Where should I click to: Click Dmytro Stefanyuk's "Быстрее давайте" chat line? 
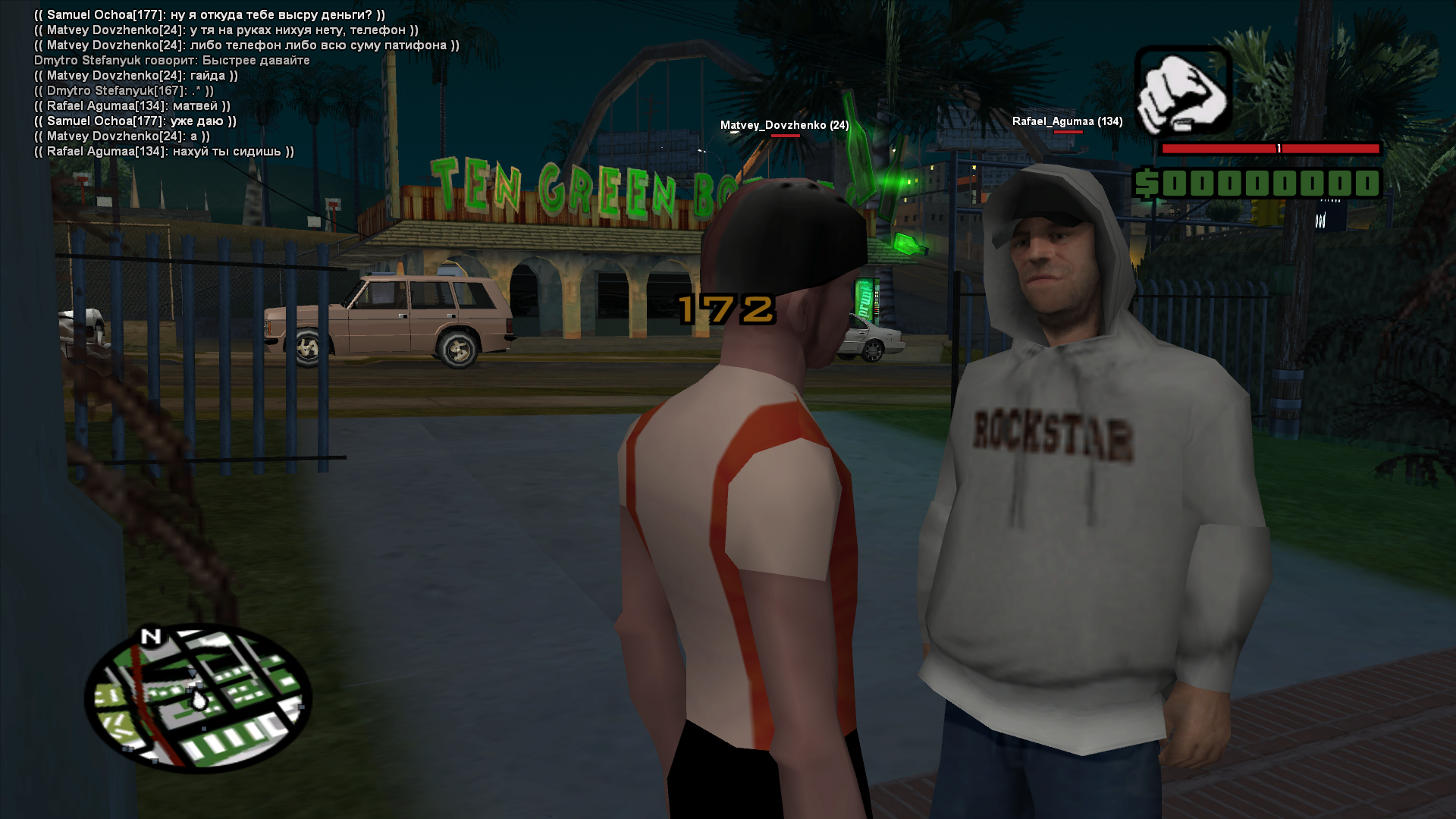tap(172, 61)
